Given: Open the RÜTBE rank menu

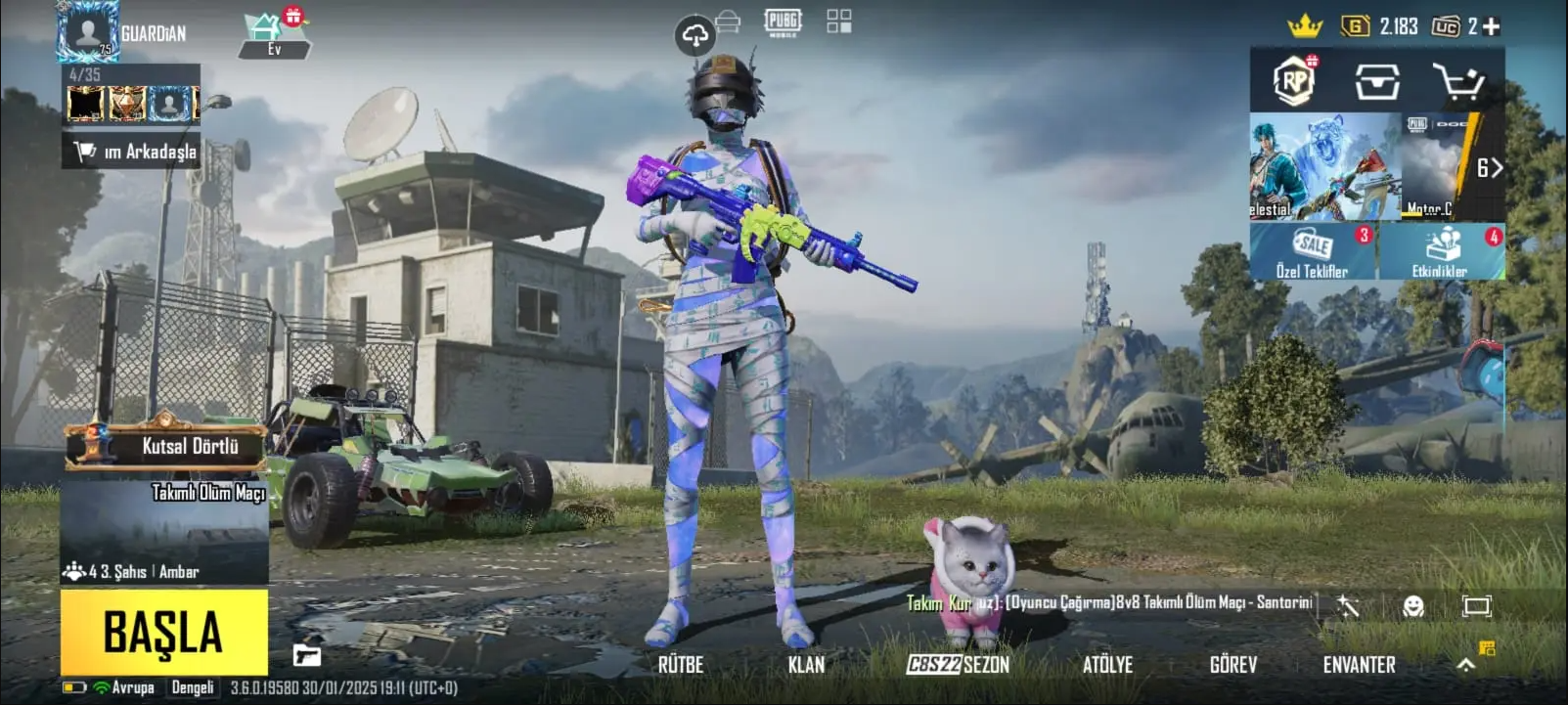Looking at the screenshot, I should (x=681, y=665).
